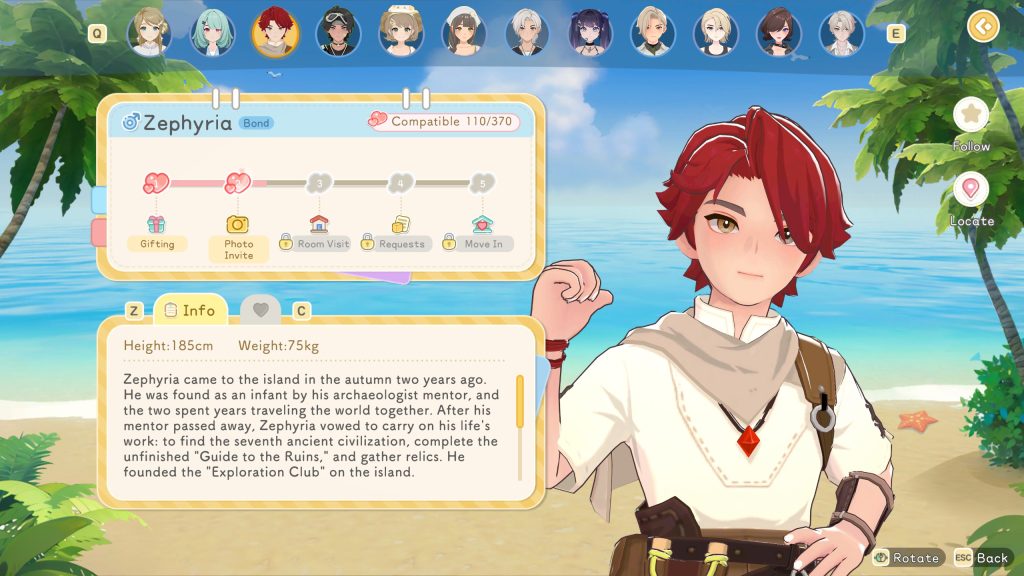Select the mint-haired character portrait

click(x=212, y=33)
